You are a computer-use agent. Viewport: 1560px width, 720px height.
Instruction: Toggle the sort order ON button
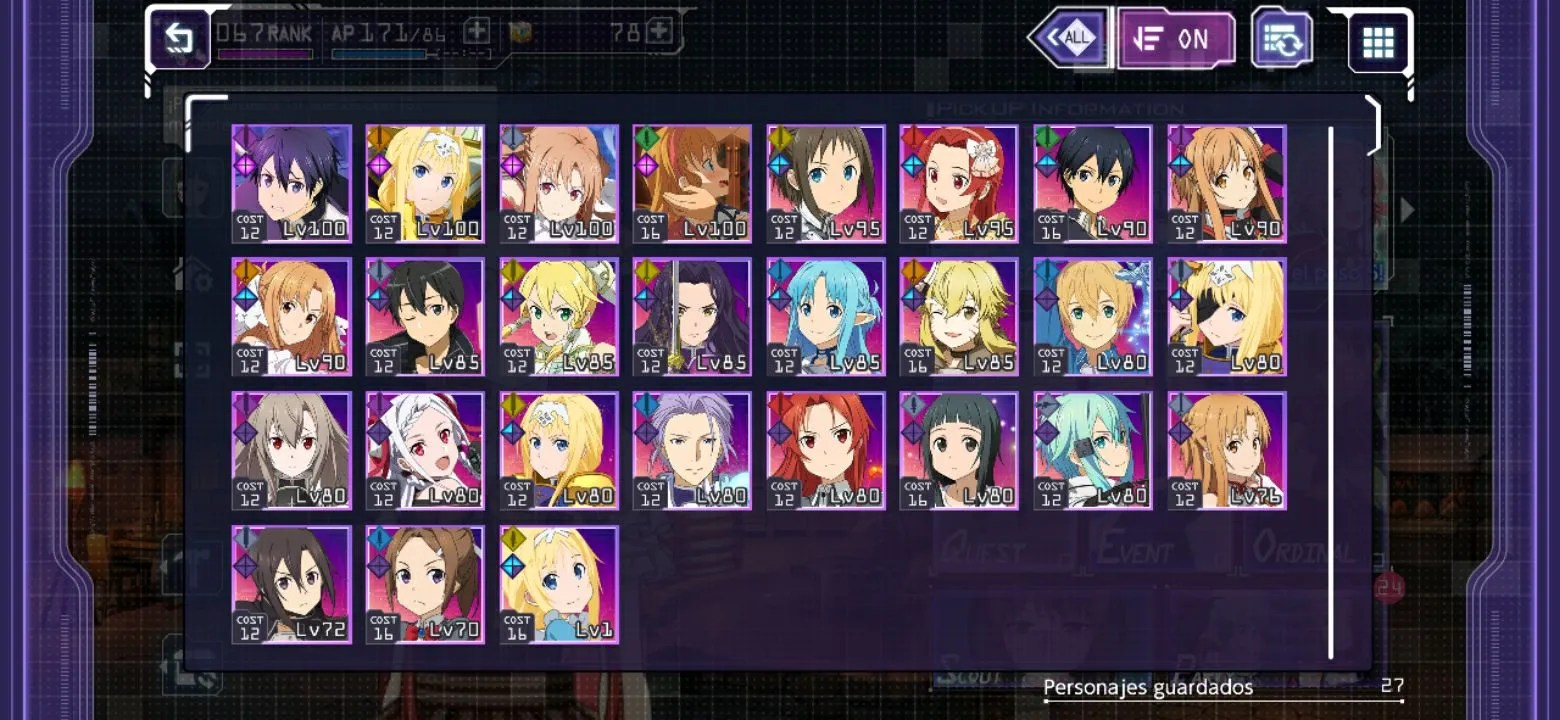[1175, 39]
